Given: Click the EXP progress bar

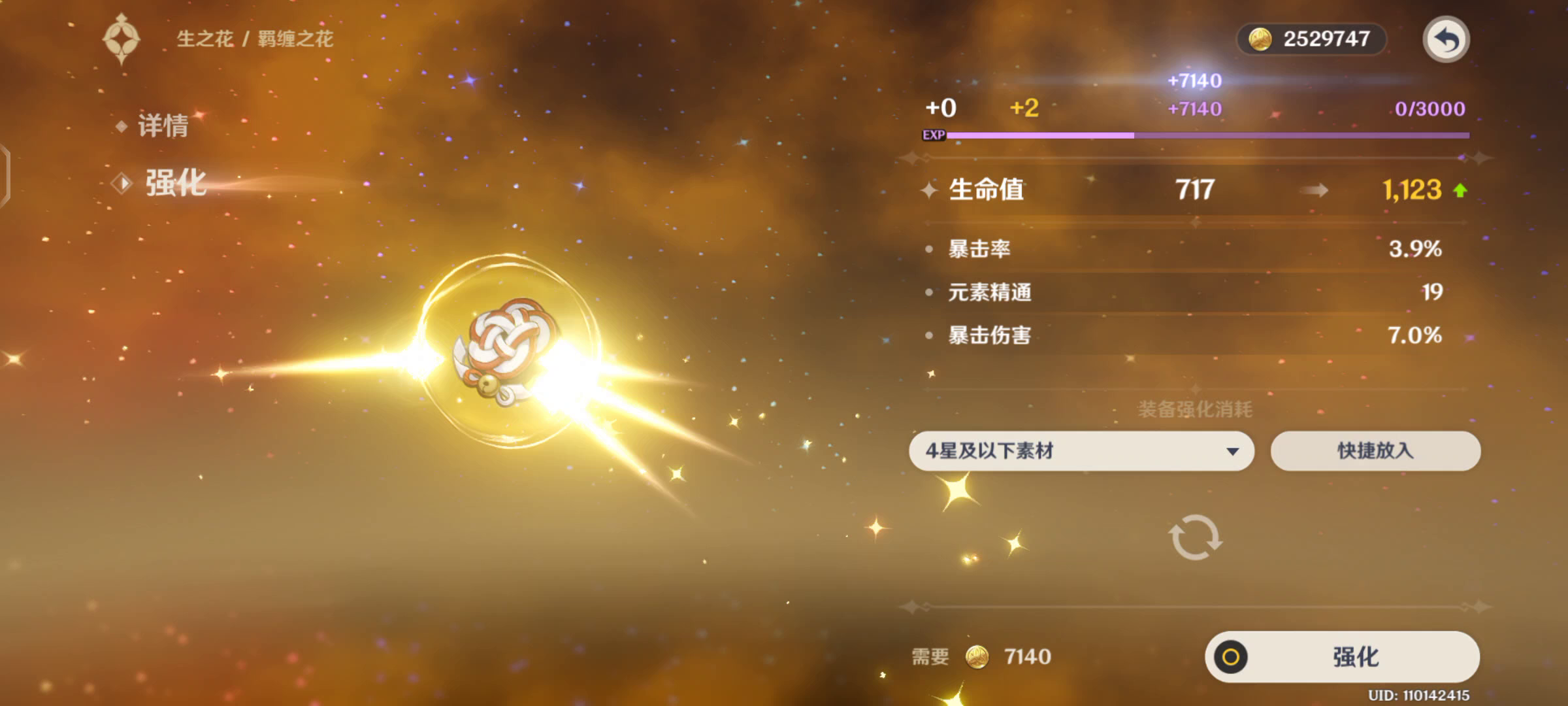Looking at the screenshot, I should (x=1209, y=134).
